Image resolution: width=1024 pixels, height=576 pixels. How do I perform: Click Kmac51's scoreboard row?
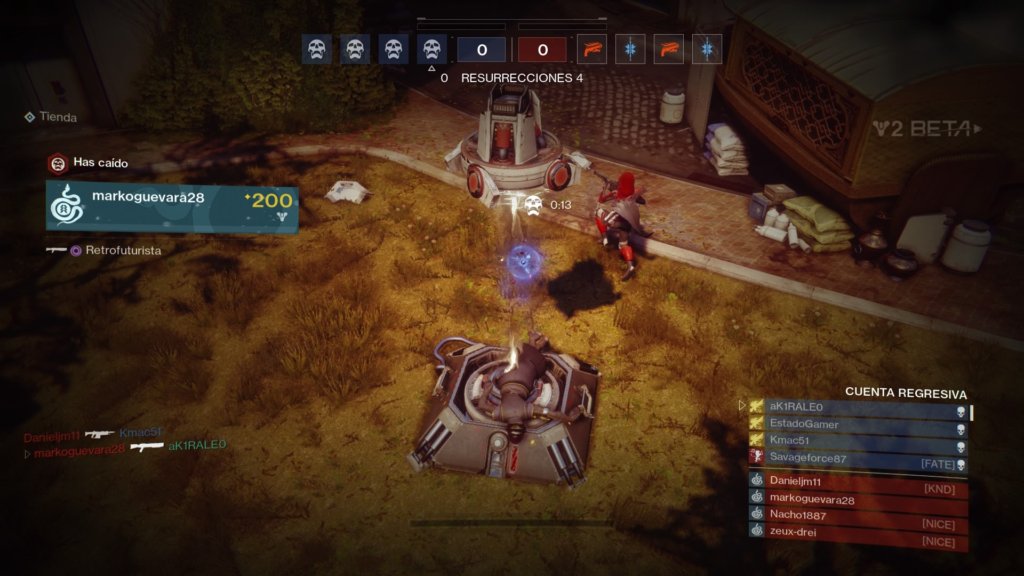pos(858,440)
